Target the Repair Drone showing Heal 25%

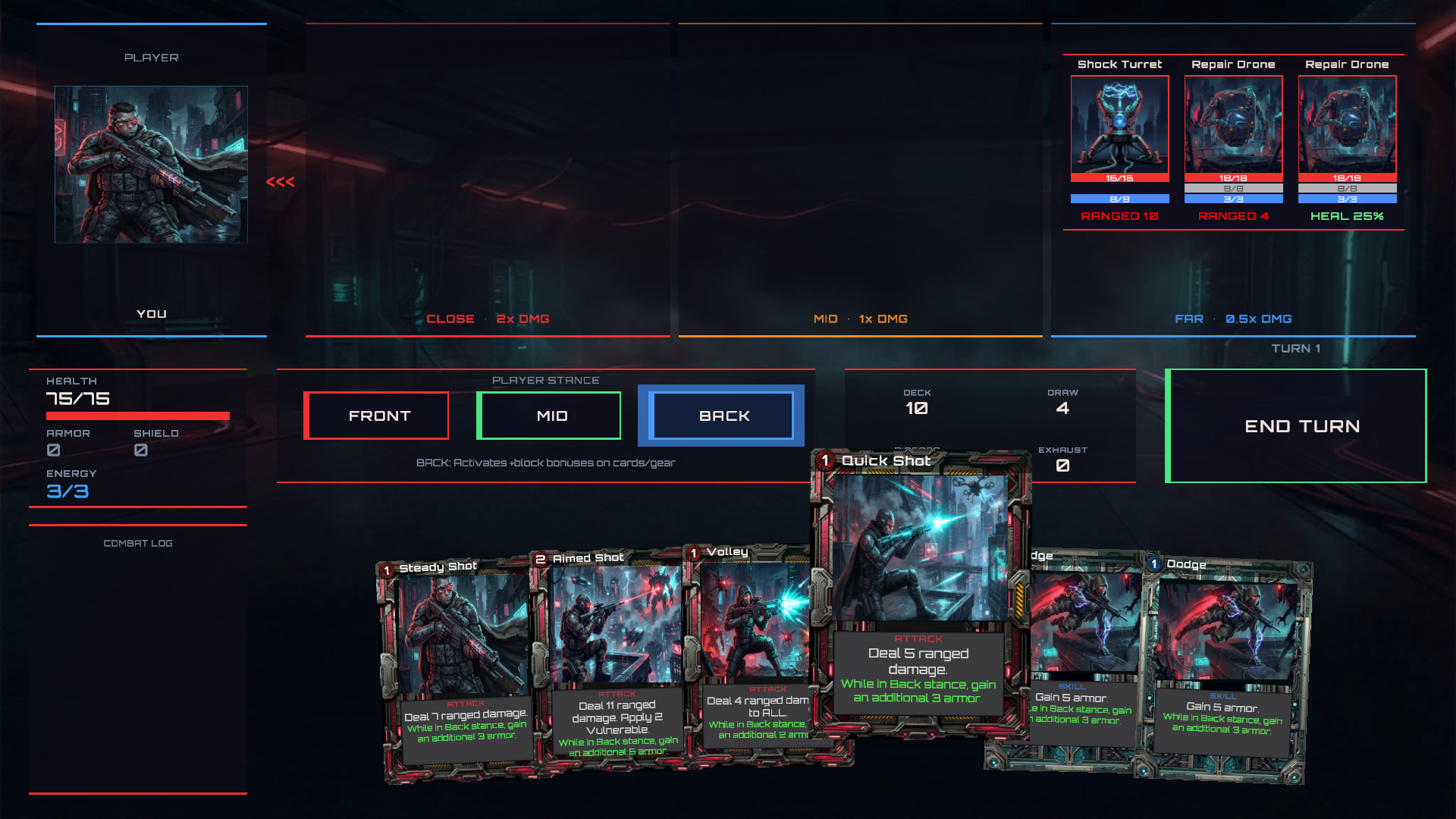tap(1347, 127)
